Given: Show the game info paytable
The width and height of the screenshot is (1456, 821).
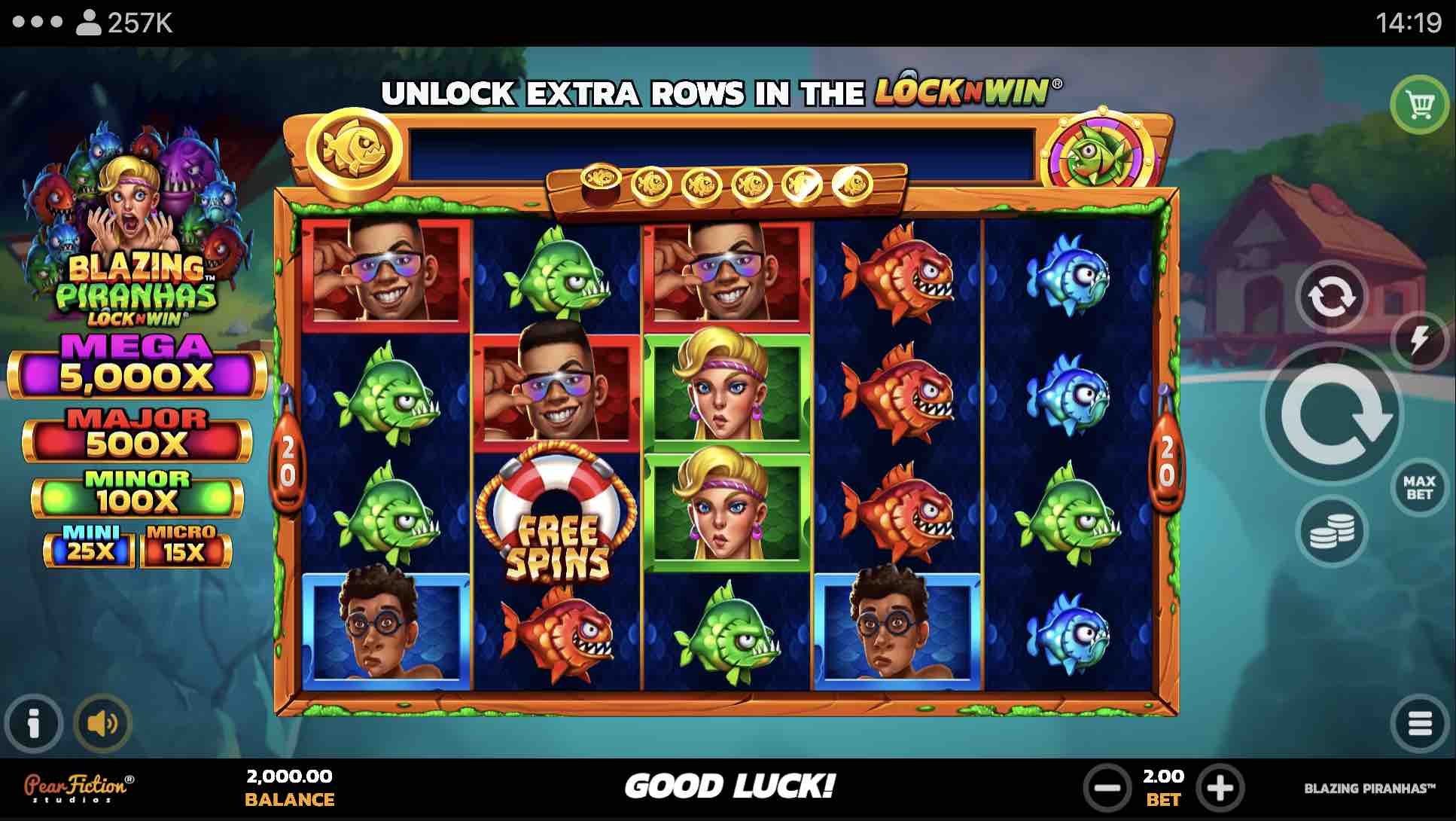Looking at the screenshot, I should coord(33,724).
